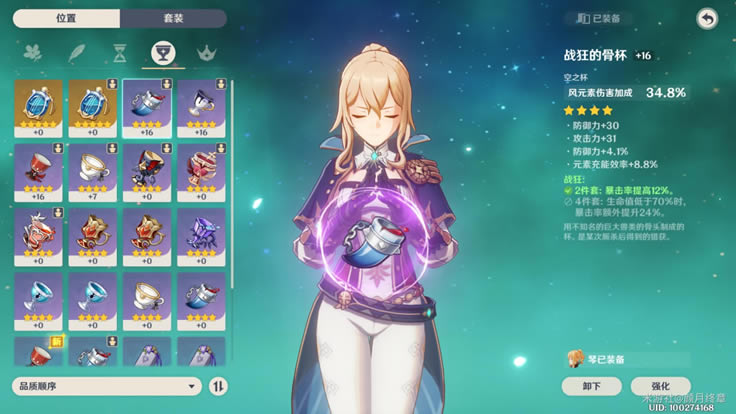736x414 pixels.
Task: Go back with the return arrow
Action: [x=707, y=19]
